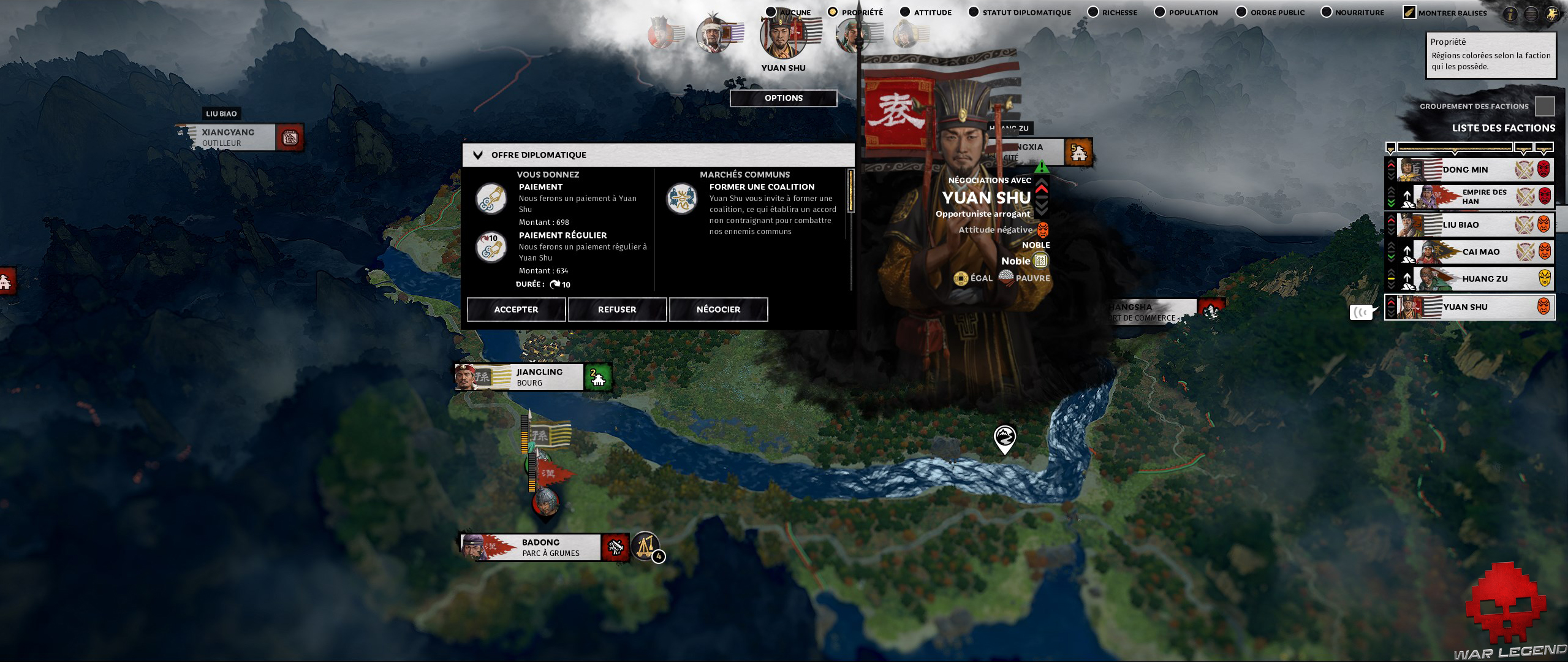Click Yuan Shu's red attitude mask icon
Image resolution: width=1568 pixels, height=662 pixels.
1044,230
